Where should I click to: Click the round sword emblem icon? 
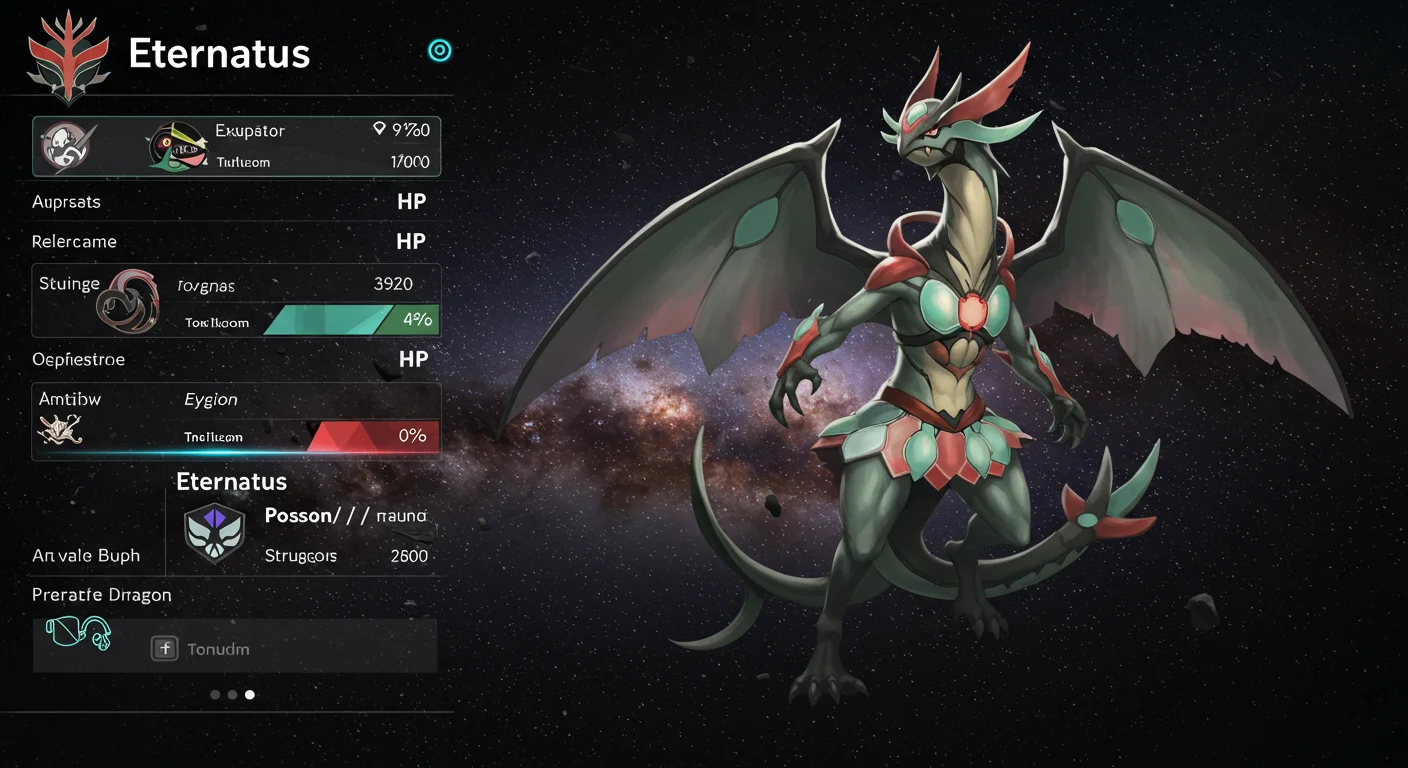(x=69, y=146)
